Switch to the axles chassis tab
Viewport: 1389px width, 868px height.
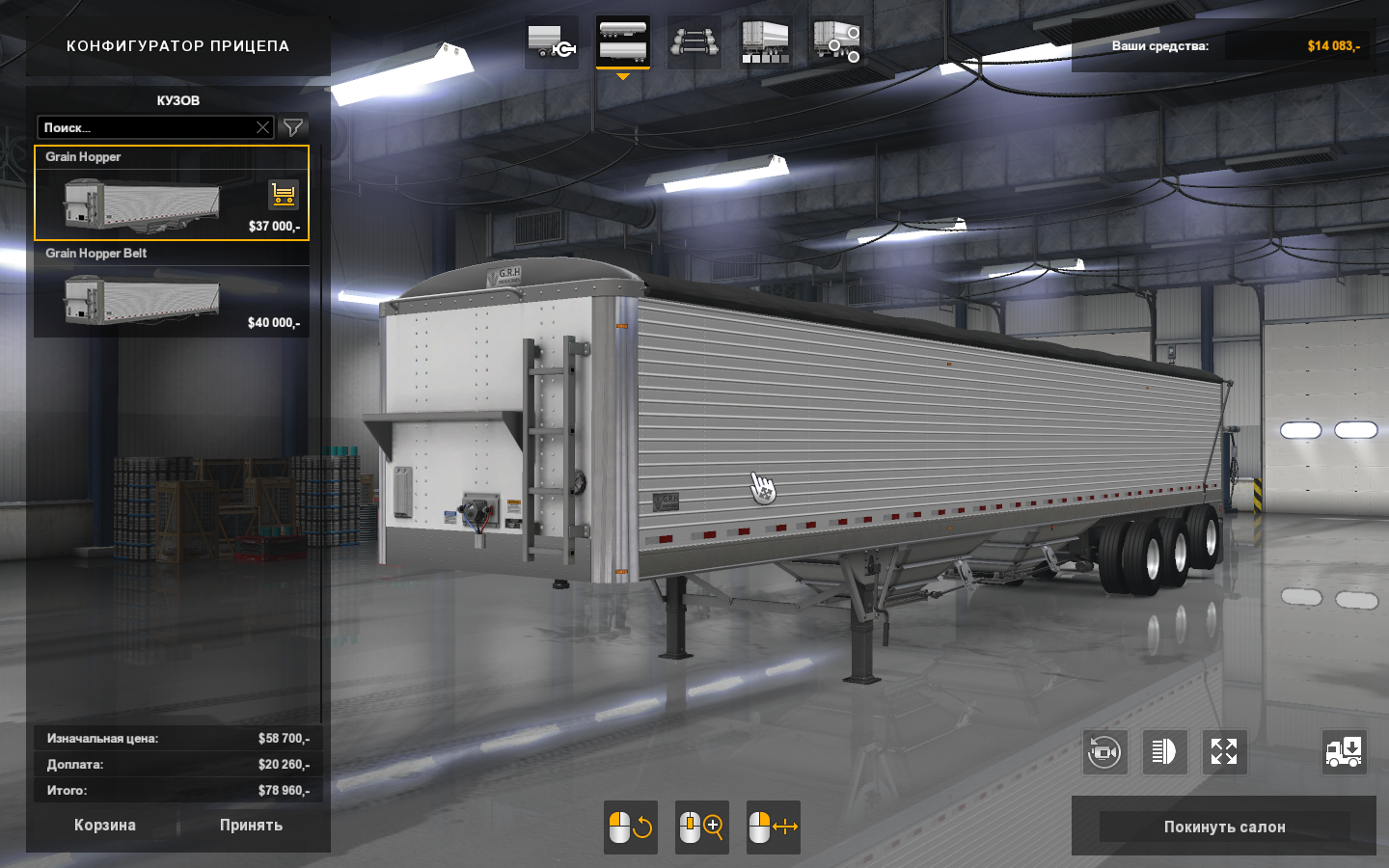[x=694, y=42]
